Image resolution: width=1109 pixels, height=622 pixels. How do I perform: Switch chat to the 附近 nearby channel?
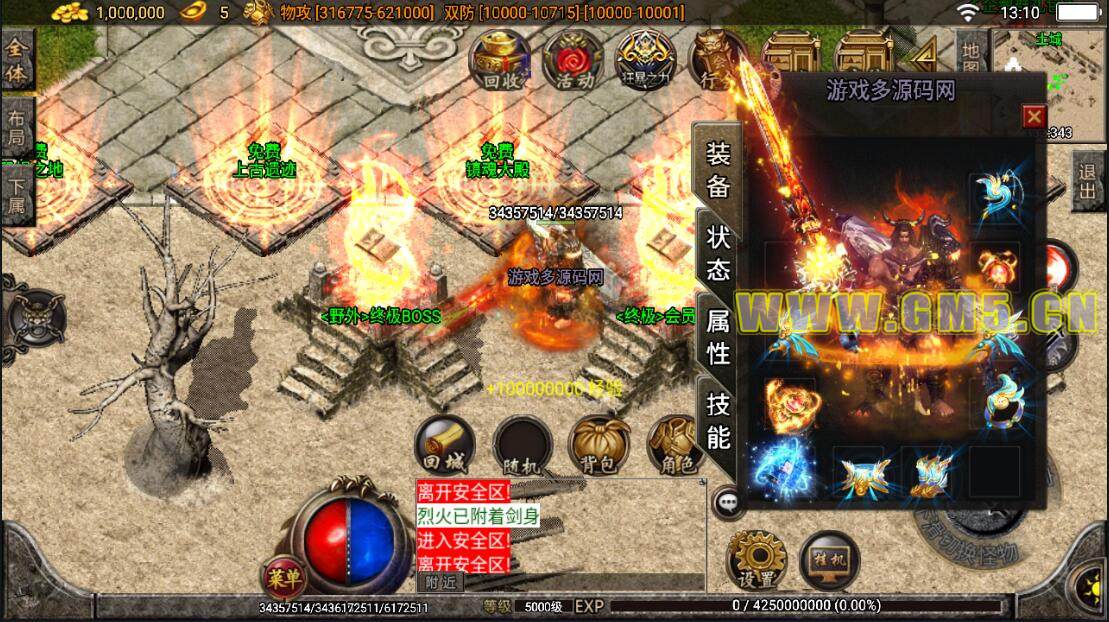(x=440, y=581)
